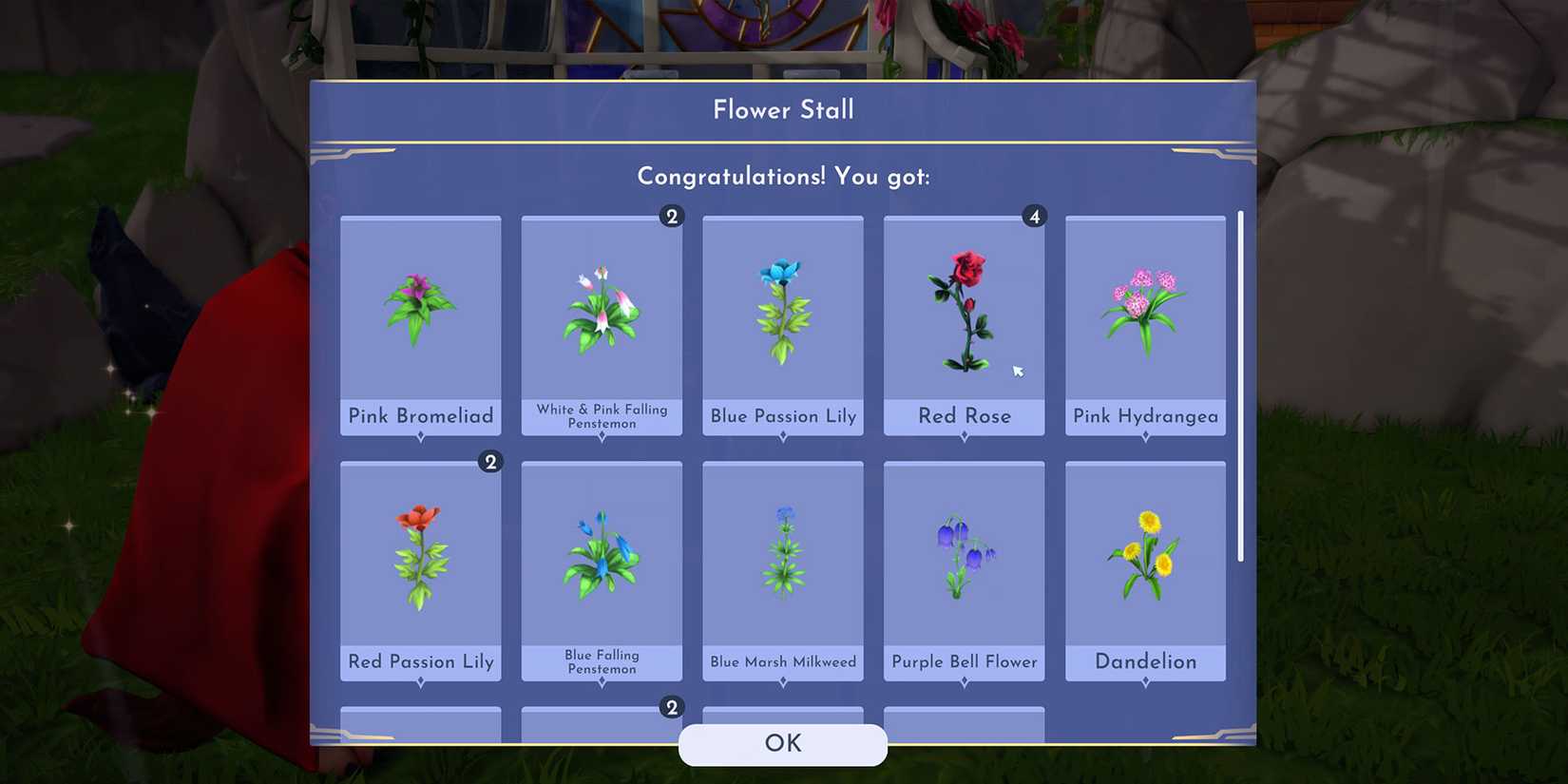Expand details under the Pink Bromeliad label
The image size is (1568, 784).
pos(420,435)
